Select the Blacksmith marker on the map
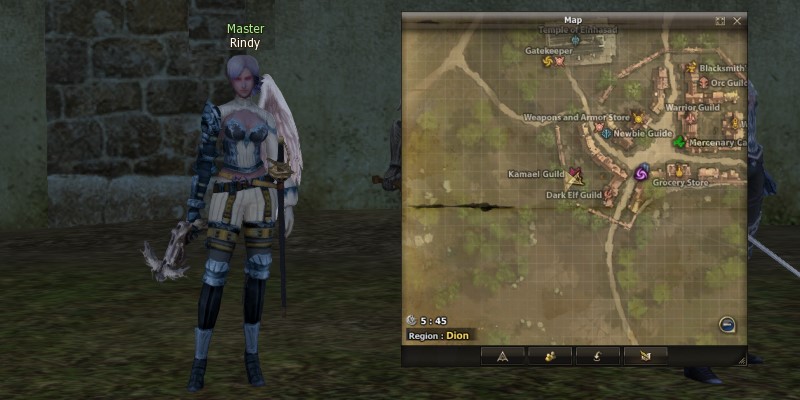Image resolution: width=800 pixels, height=400 pixels. [x=691, y=68]
